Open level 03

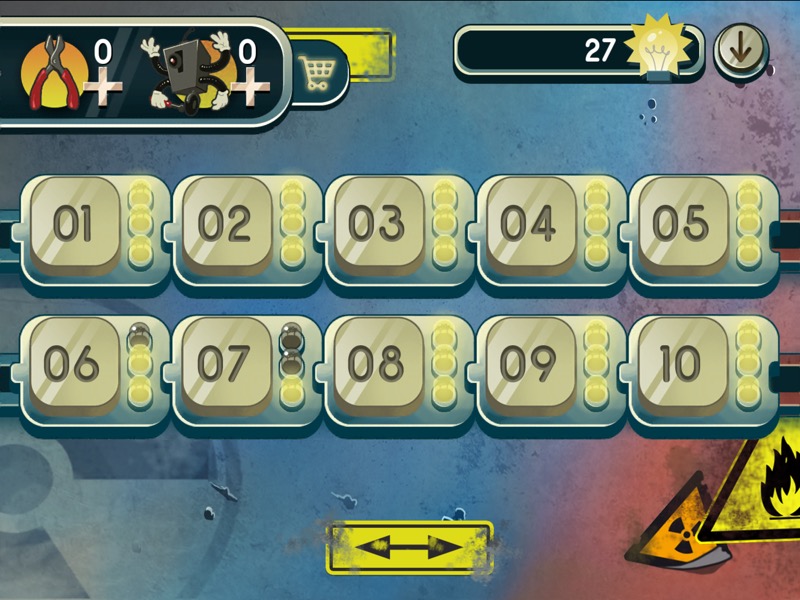point(377,225)
